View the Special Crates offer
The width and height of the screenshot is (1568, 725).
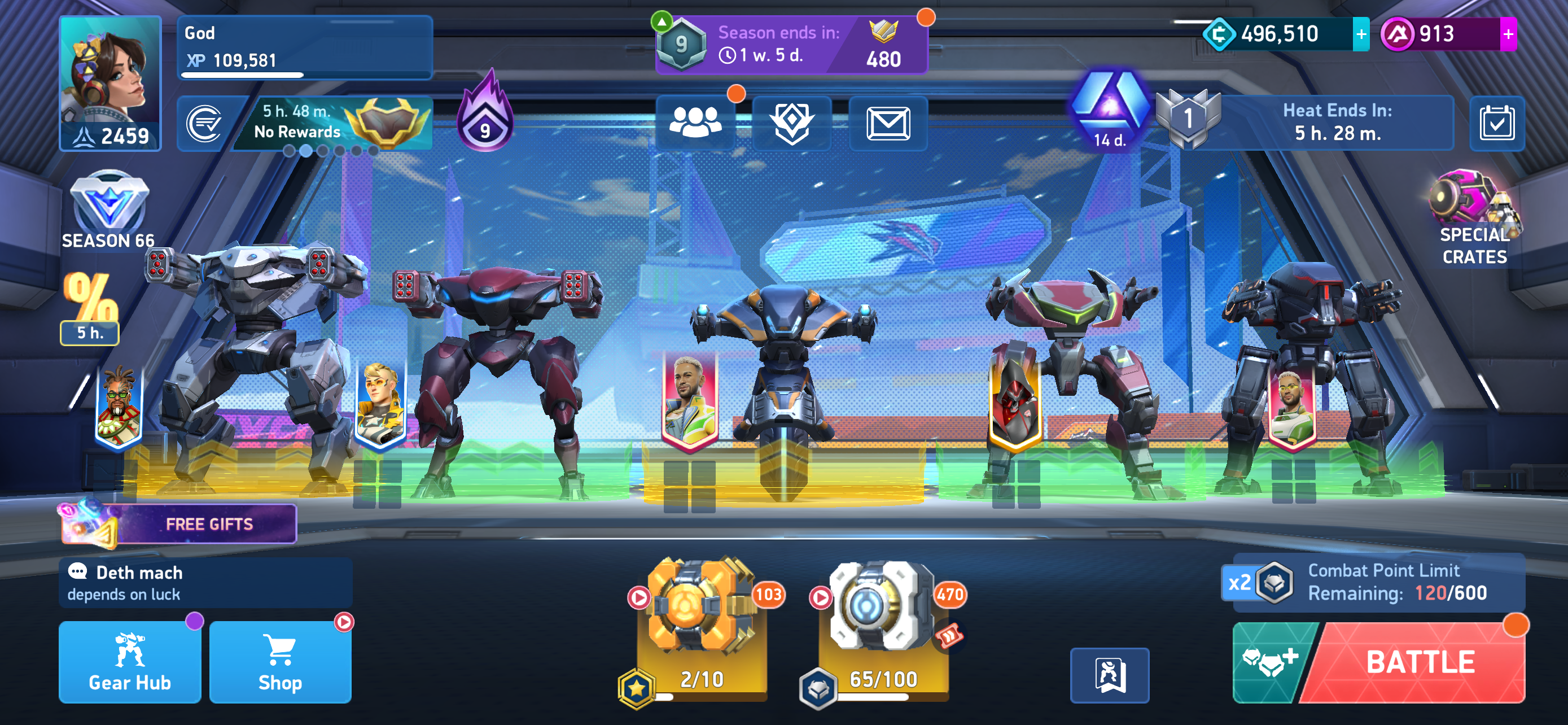point(1474,219)
